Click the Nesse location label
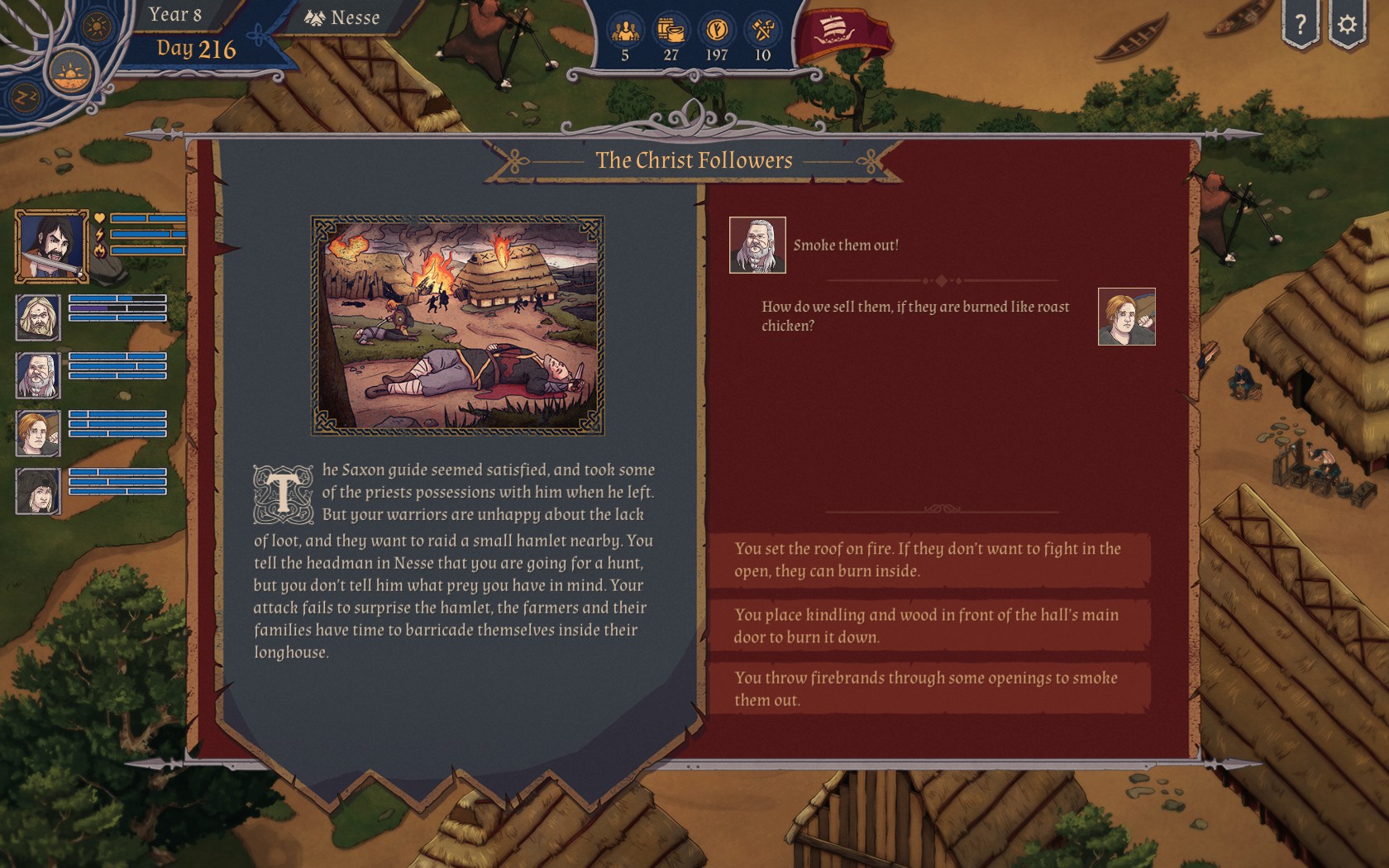The image size is (1389, 868). (x=343, y=17)
